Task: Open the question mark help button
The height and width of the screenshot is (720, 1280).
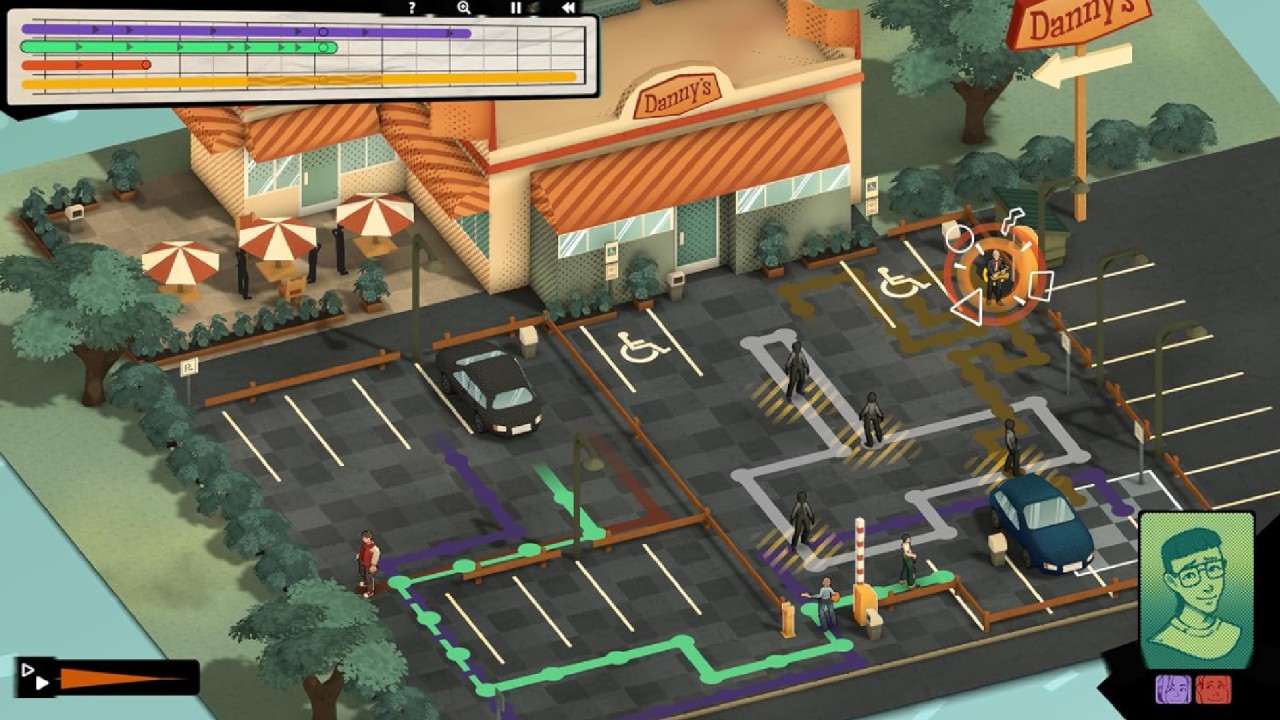Action: pos(412,8)
